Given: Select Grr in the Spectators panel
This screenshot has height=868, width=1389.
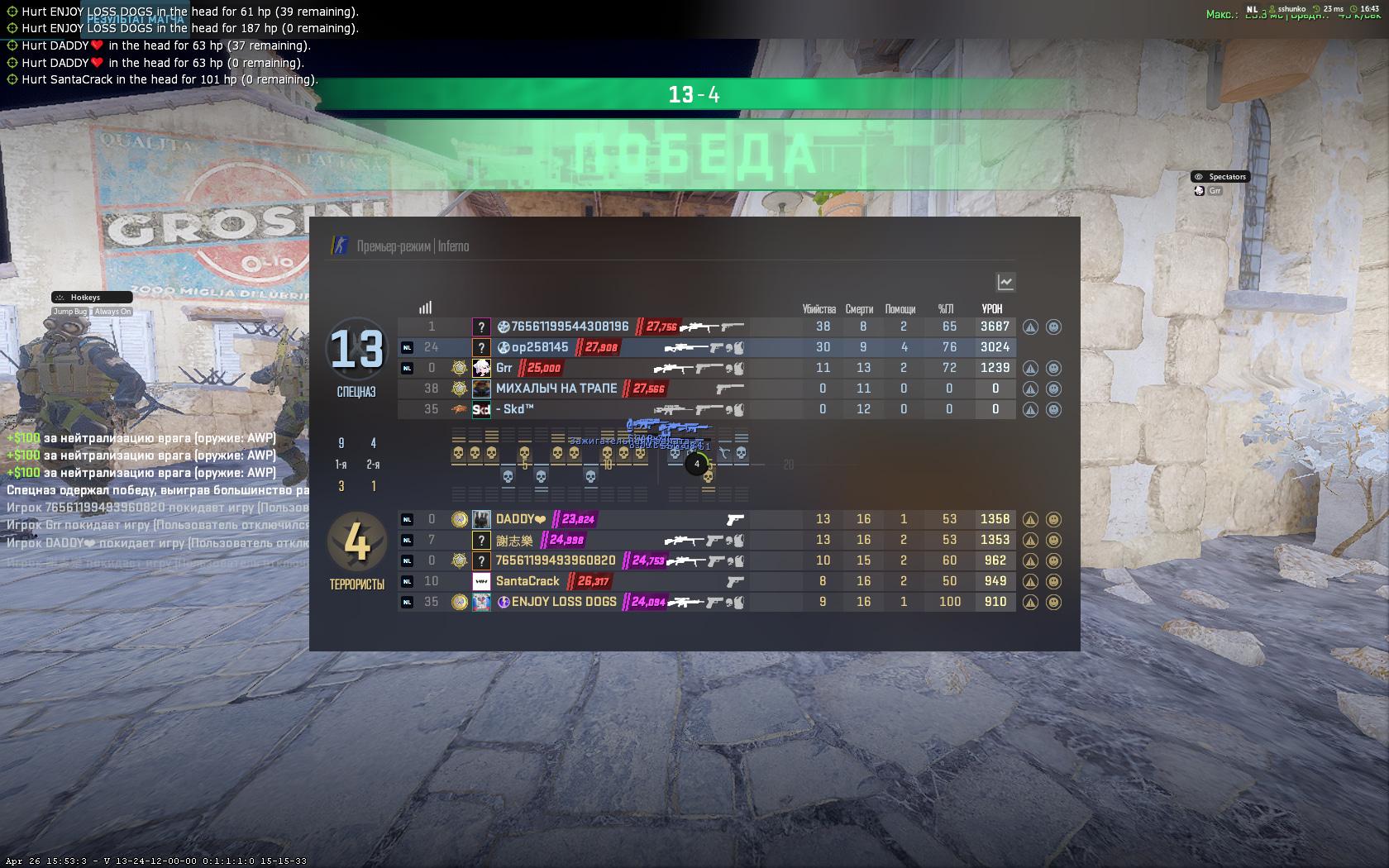Looking at the screenshot, I should click(x=1215, y=189).
